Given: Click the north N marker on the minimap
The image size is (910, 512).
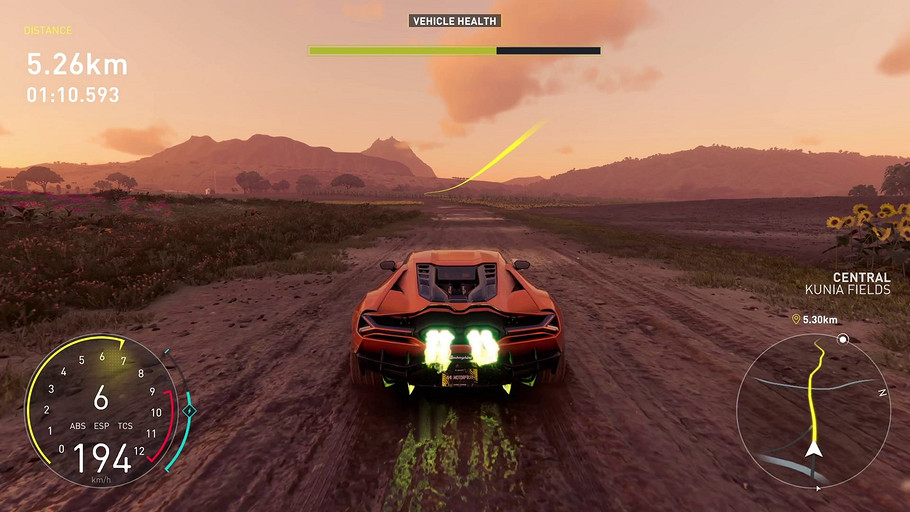Looking at the screenshot, I should click(x=882, y=393).
